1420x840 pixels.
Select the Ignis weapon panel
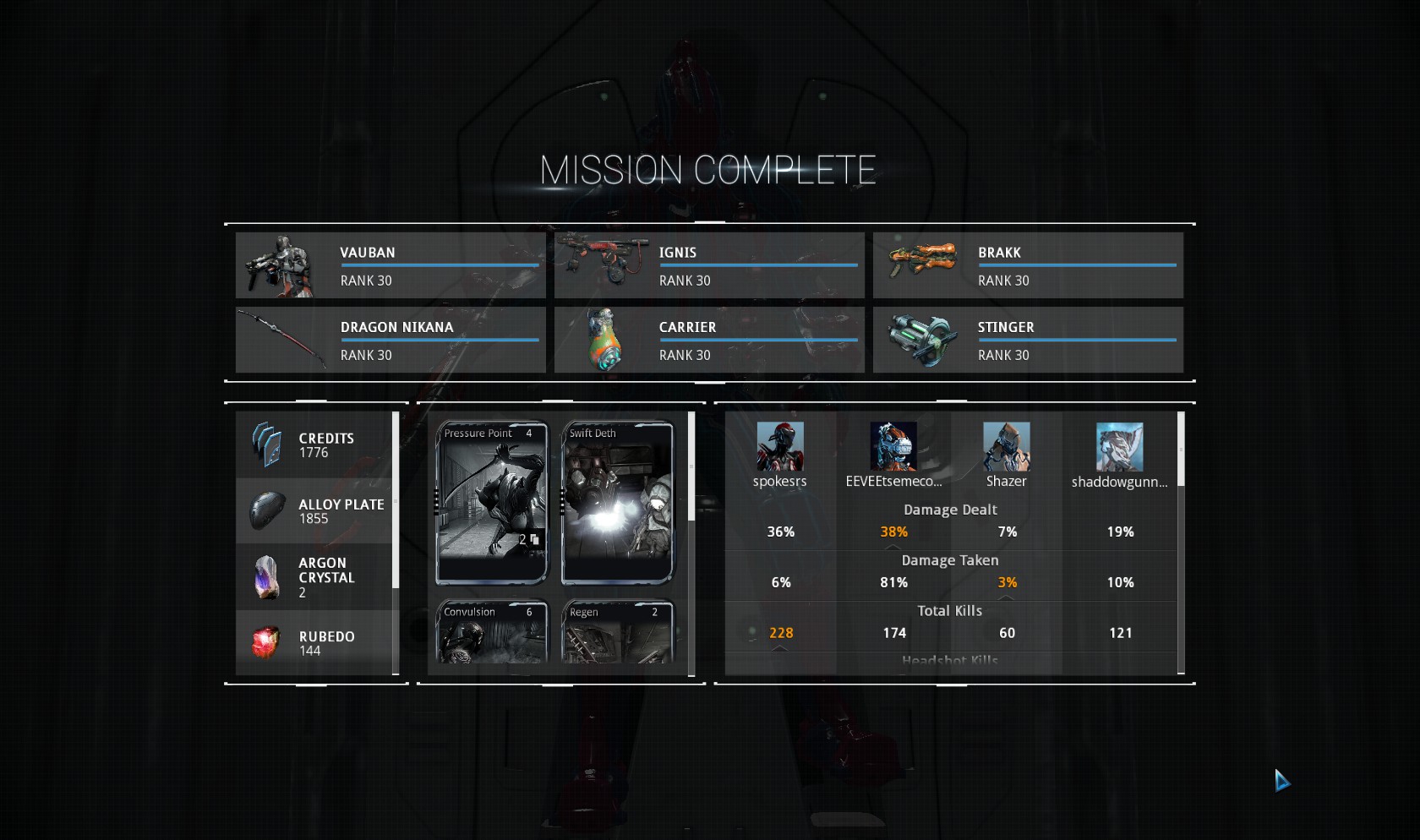click(709, 265)
